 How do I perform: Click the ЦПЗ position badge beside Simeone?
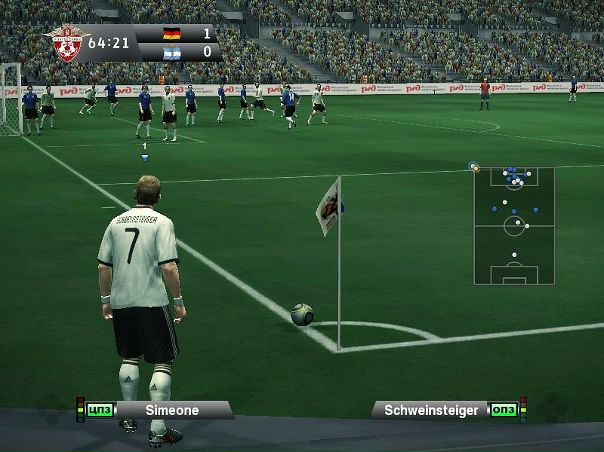pyautogui.click(x=98, y=410)
